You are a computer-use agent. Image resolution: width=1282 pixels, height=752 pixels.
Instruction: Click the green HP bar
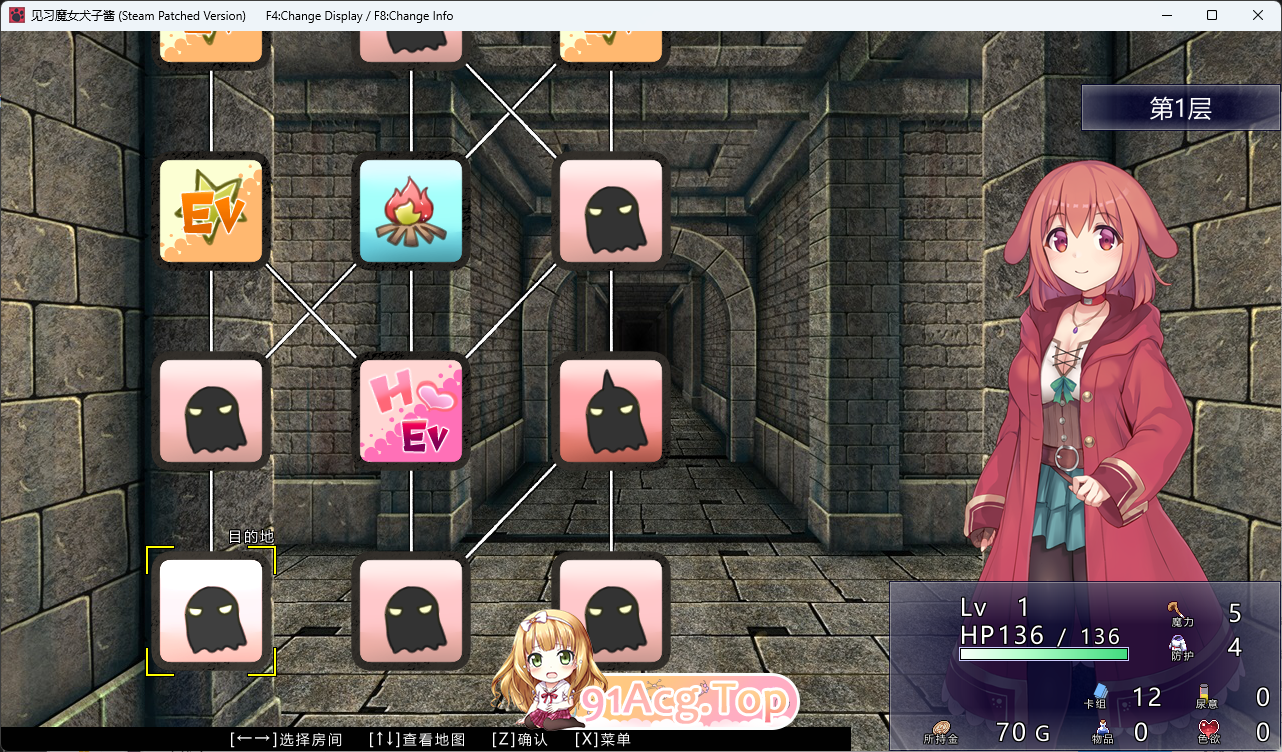pyautogui.click(x=1043, y=654)
